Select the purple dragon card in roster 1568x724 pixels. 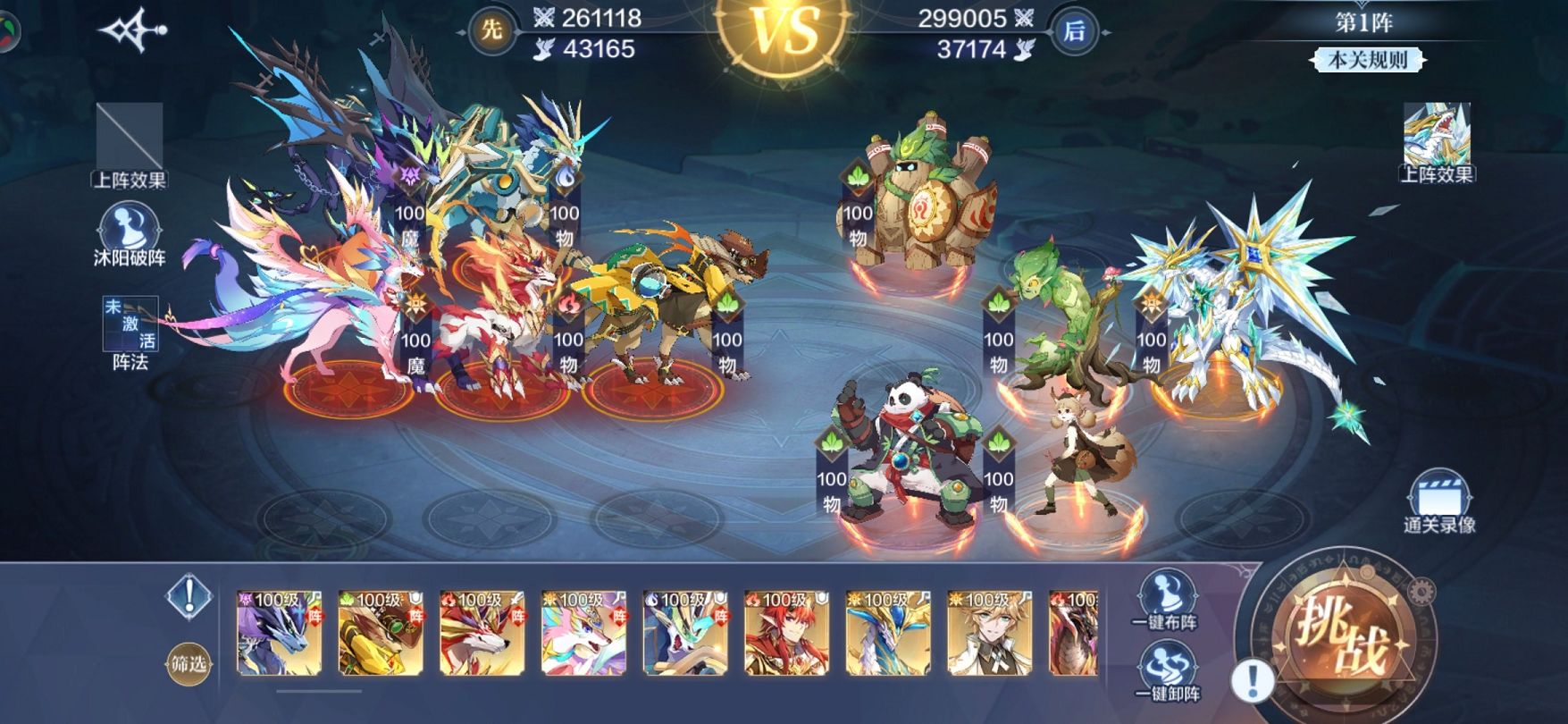coord(279,633)
